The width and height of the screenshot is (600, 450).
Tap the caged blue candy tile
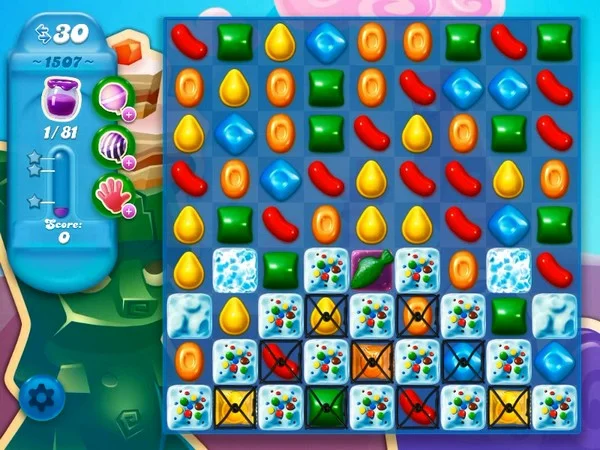[x=462, y=358]
